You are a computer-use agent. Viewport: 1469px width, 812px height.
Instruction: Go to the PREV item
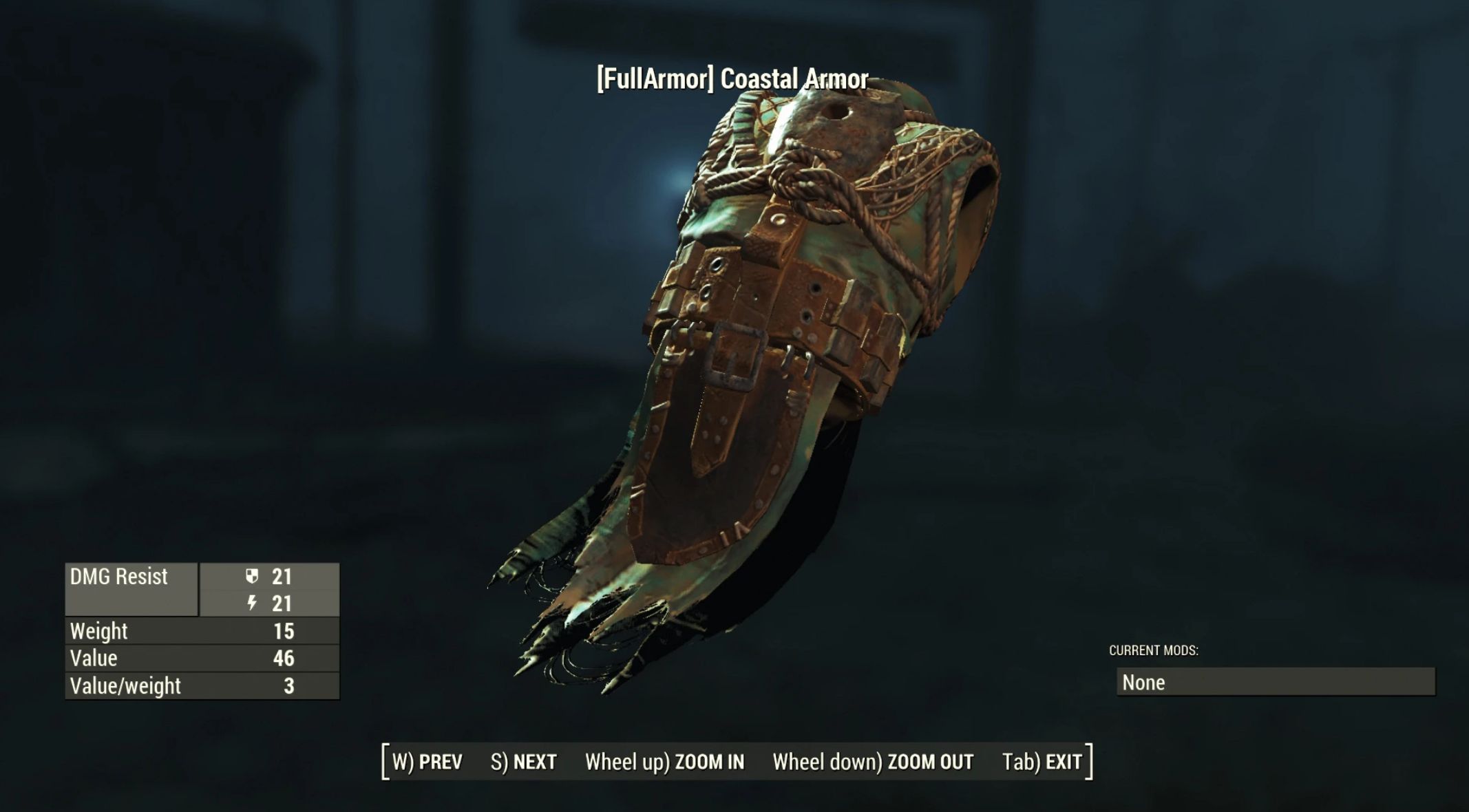pos(427,762)
